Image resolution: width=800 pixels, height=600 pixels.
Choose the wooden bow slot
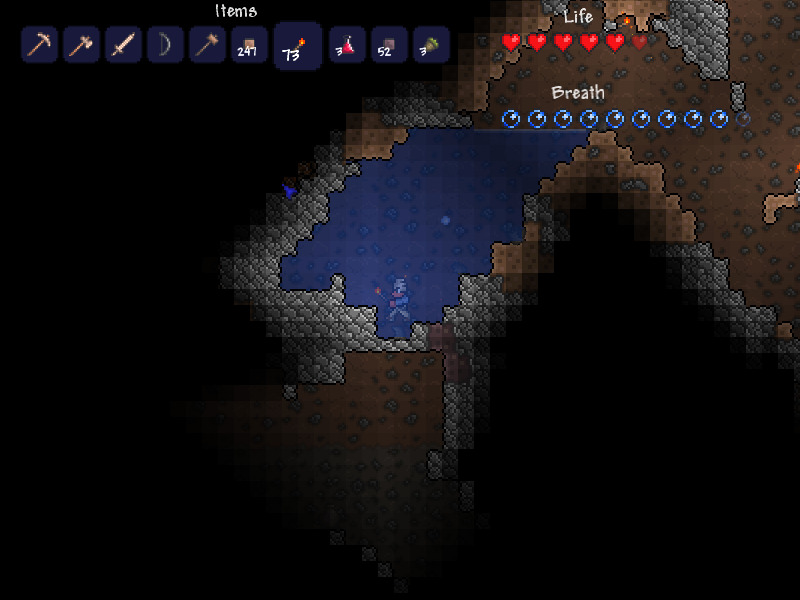pyautogui.click(x=166, y=45)
